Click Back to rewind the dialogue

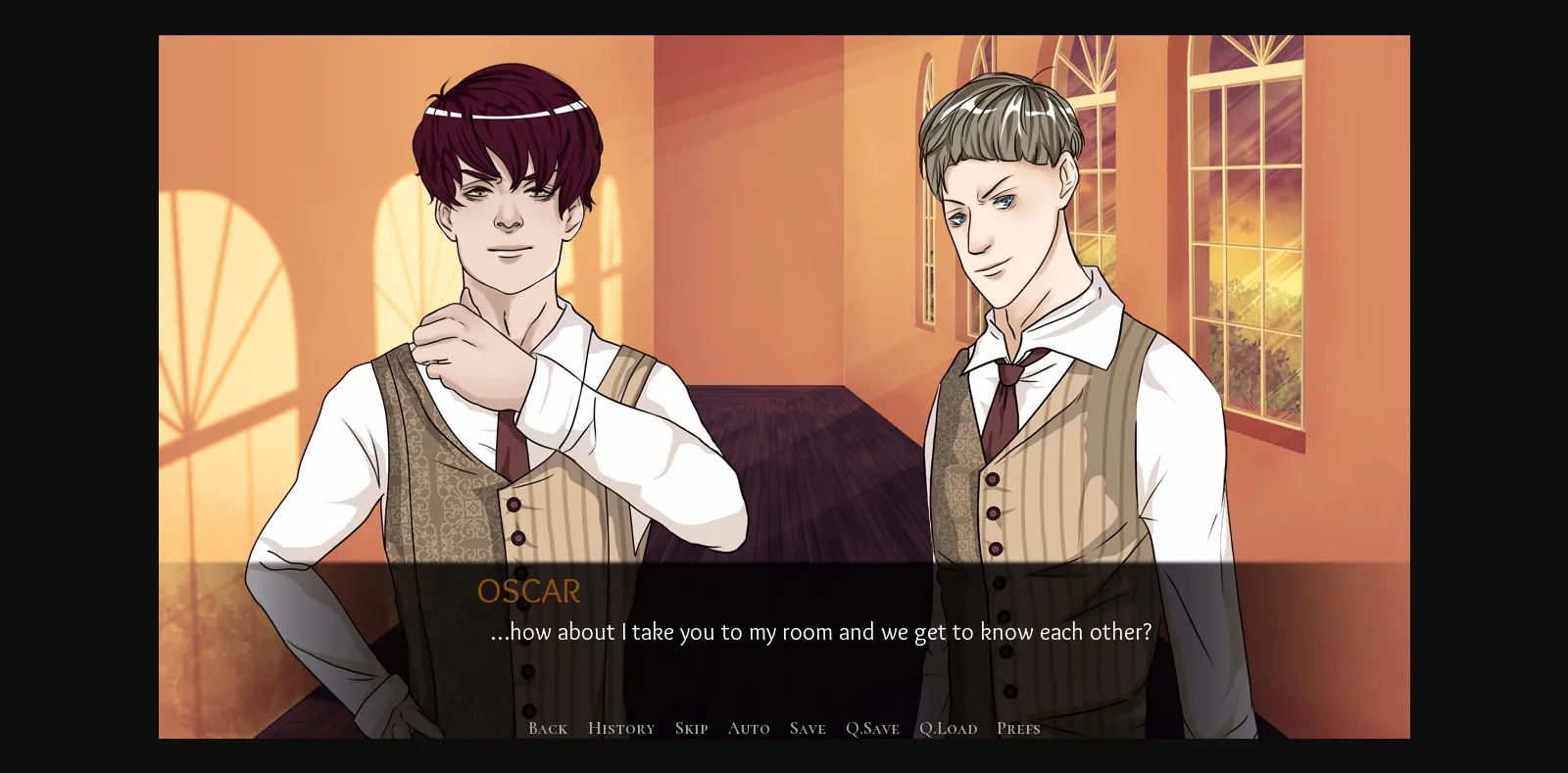tap(548, 728)
